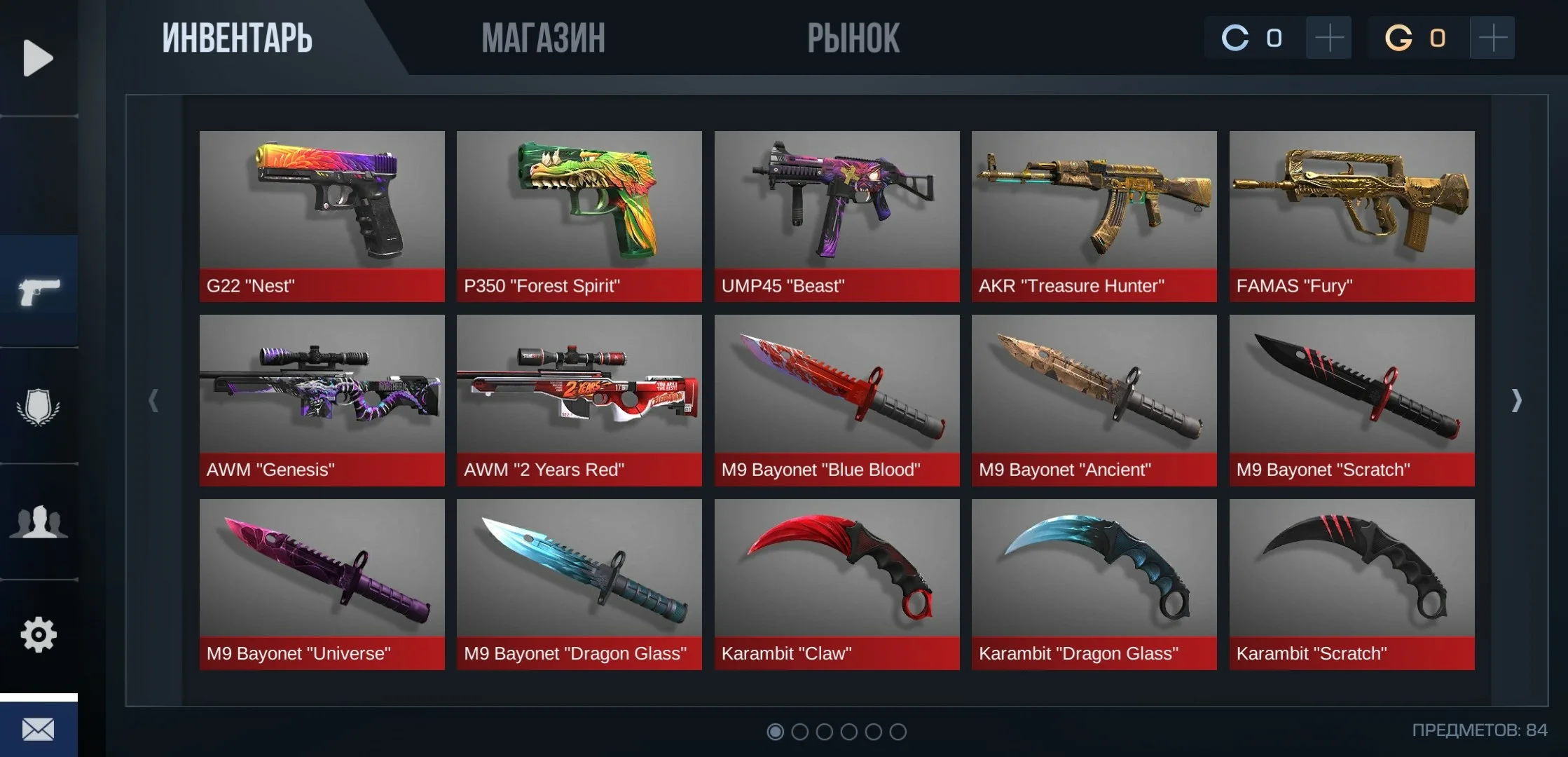Open the settings gear in sidebar
The image size is (1568, 757).
click(39, 635)
